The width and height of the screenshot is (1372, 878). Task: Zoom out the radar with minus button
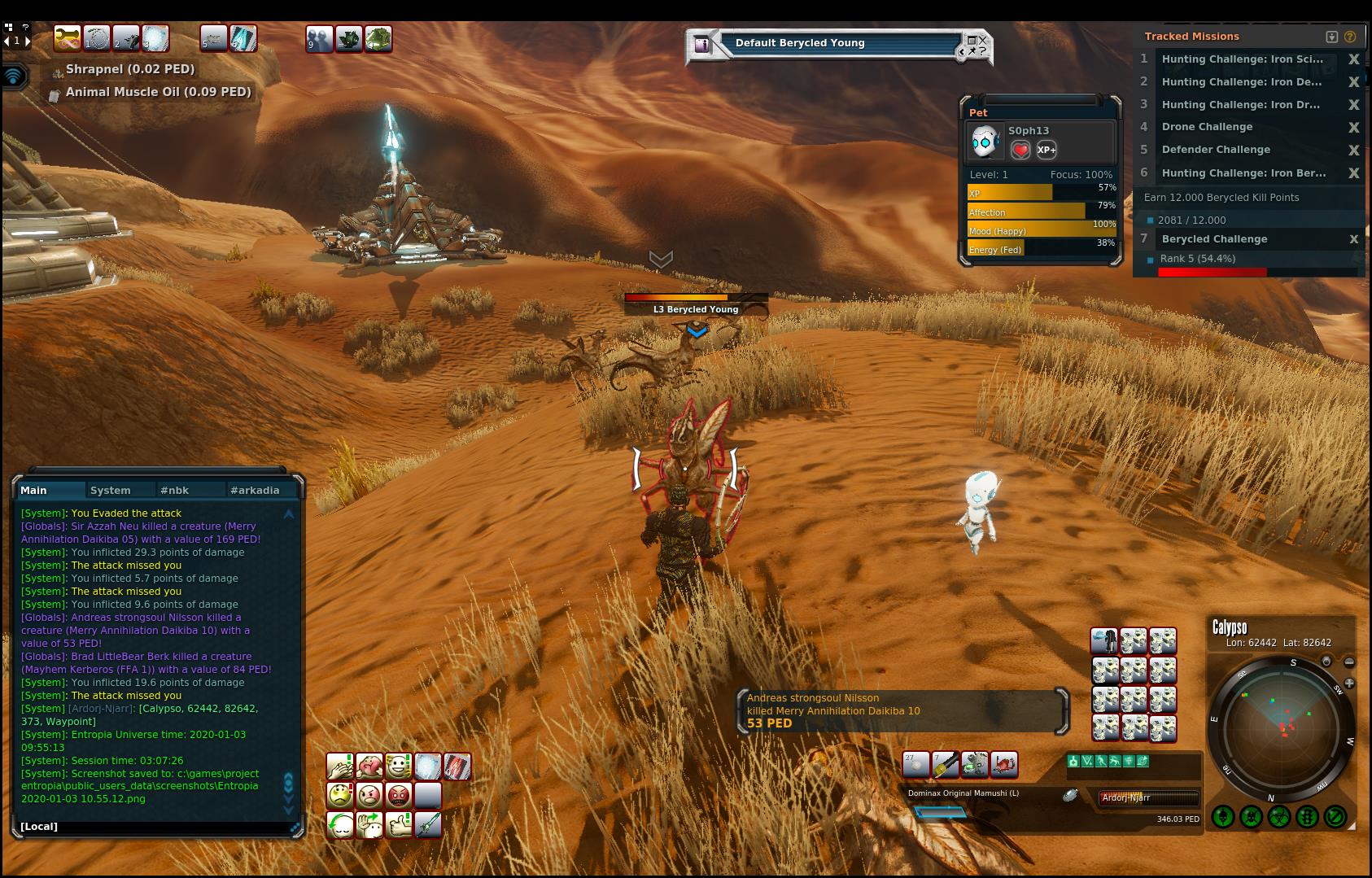(1348, 662)
